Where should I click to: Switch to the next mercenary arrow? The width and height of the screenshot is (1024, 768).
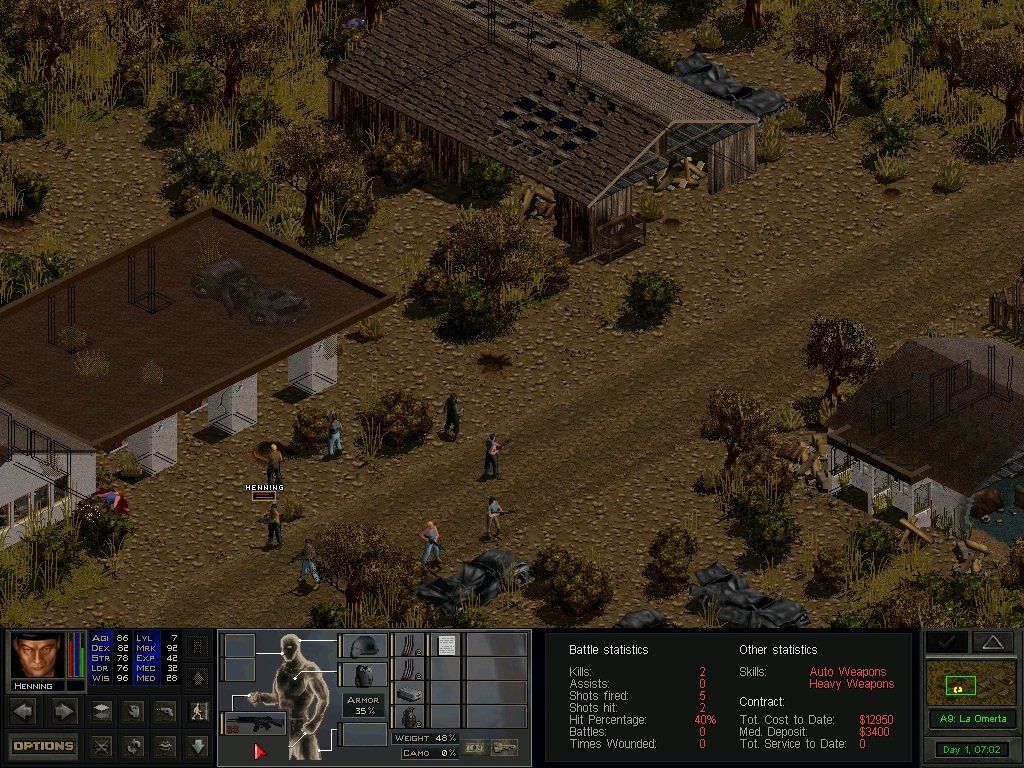click(x=63, y=711)
